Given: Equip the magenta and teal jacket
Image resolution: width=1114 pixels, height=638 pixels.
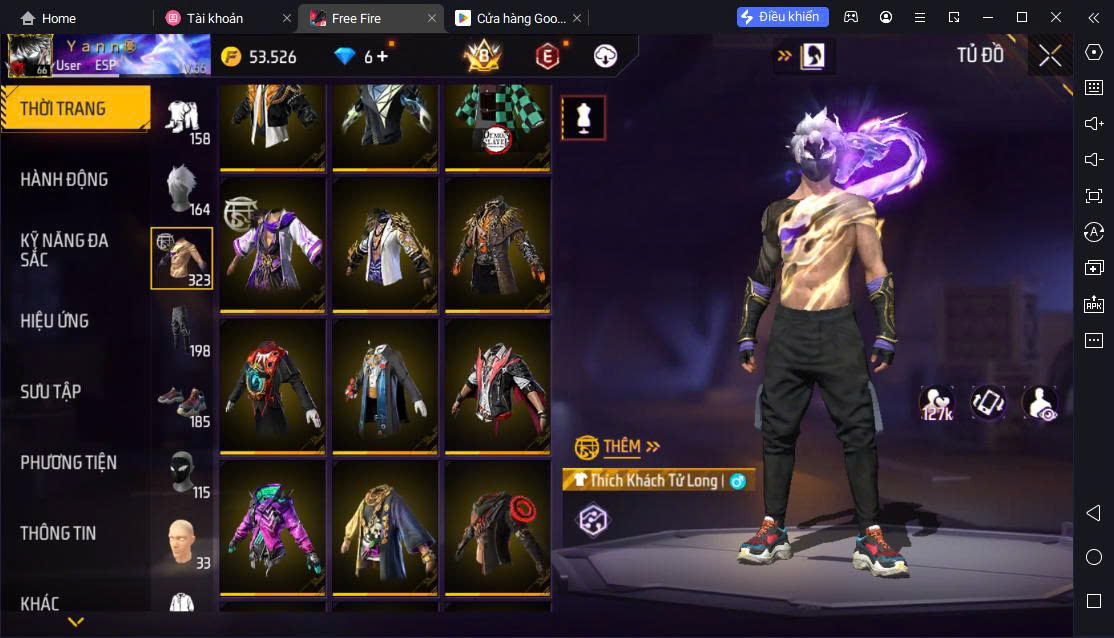Looking at the screenshot, I should [x=273, y=527].
